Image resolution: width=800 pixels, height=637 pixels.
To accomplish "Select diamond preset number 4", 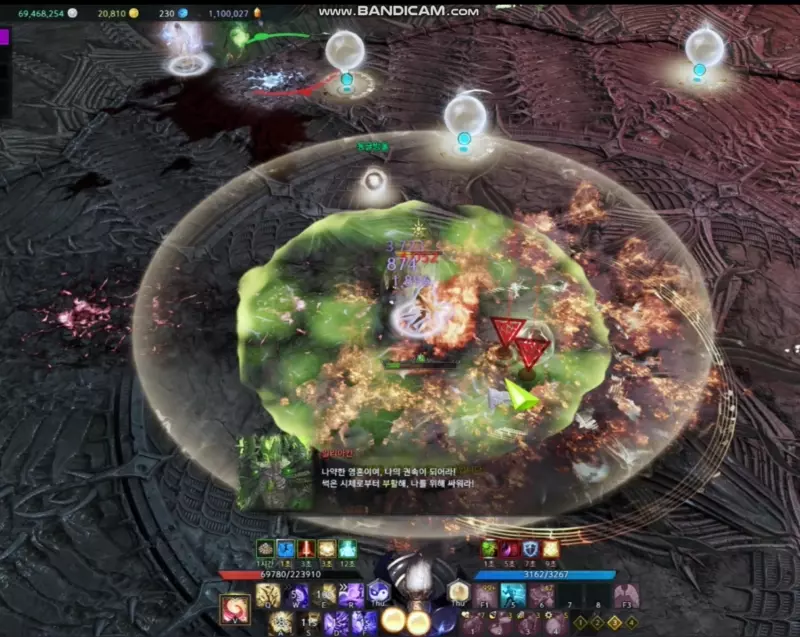I will [631, 623].
